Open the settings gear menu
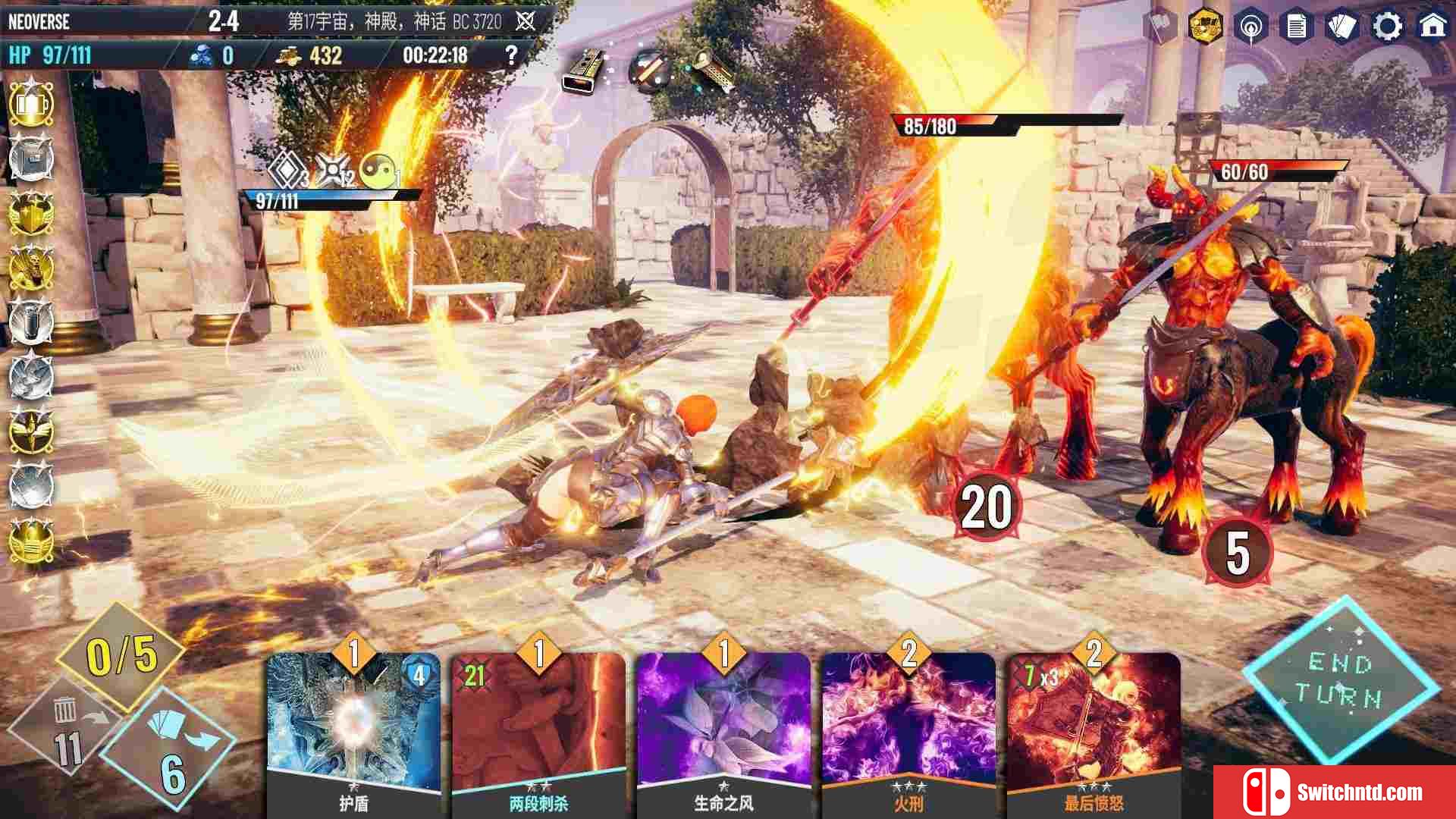 point(1387,27)
